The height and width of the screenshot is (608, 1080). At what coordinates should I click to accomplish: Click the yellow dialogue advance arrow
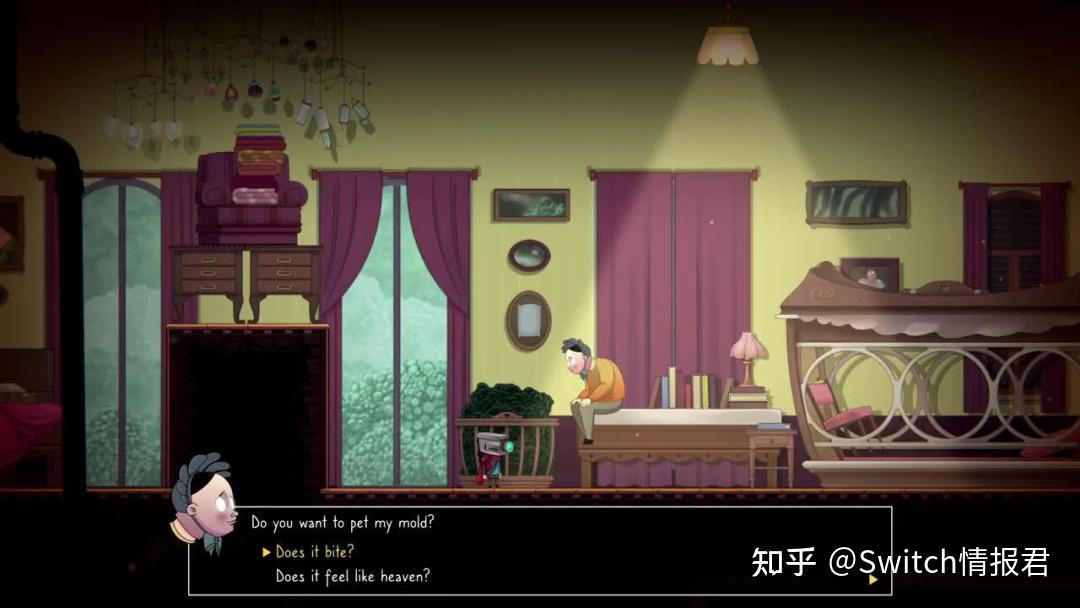click(873, 579)
